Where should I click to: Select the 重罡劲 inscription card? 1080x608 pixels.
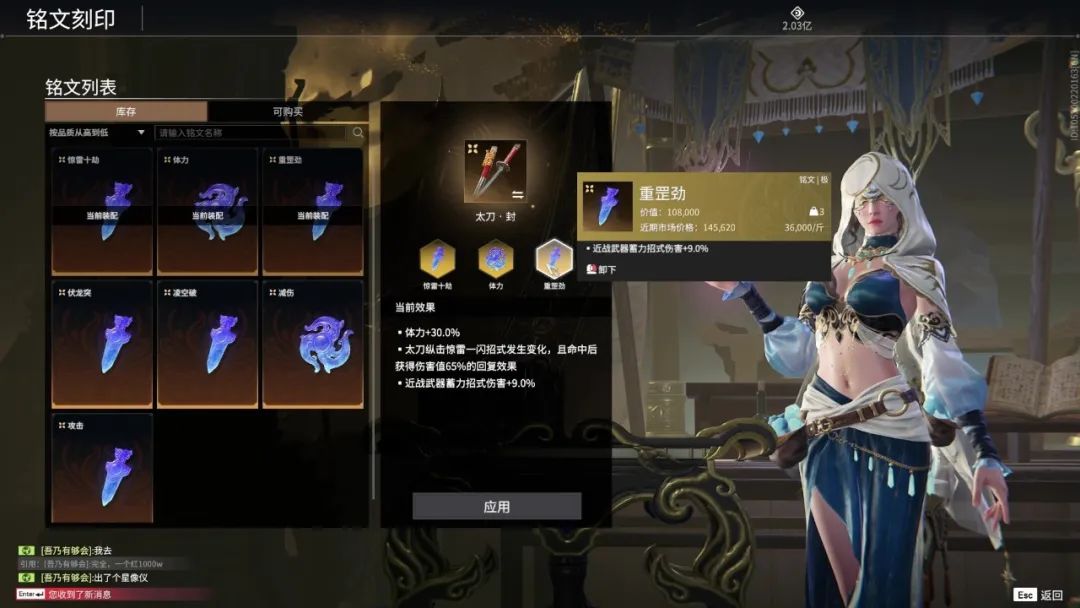point(312,211)
